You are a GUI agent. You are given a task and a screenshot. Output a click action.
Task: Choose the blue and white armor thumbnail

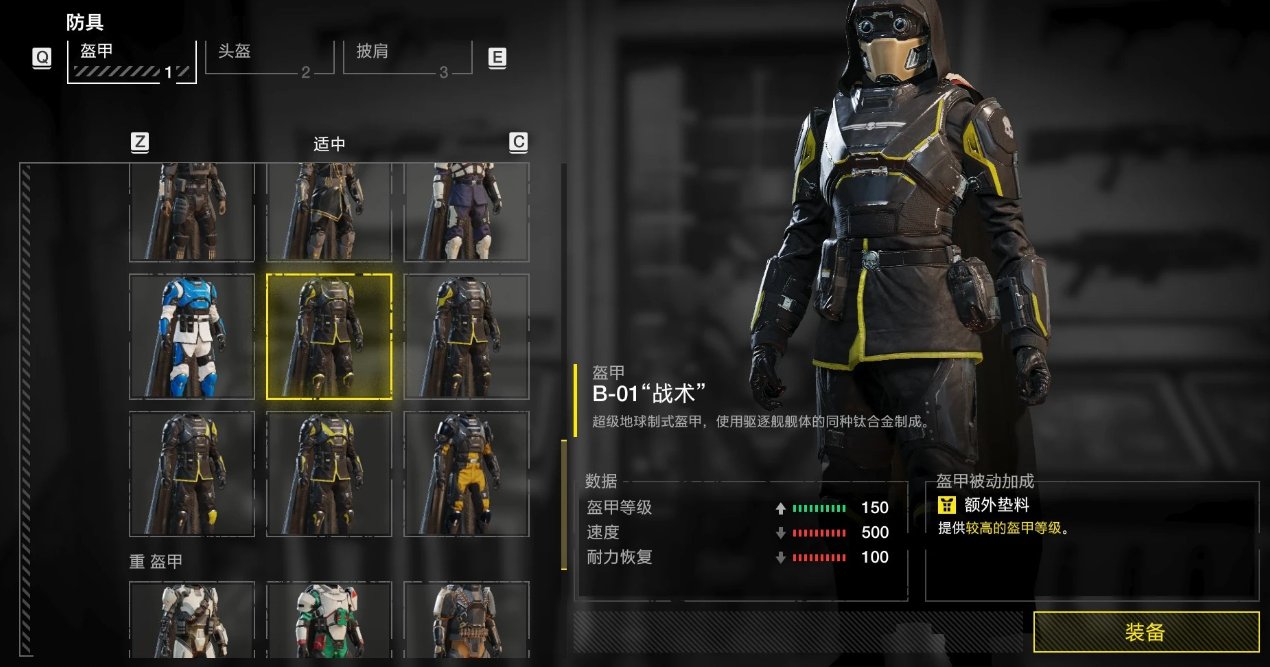192,336
